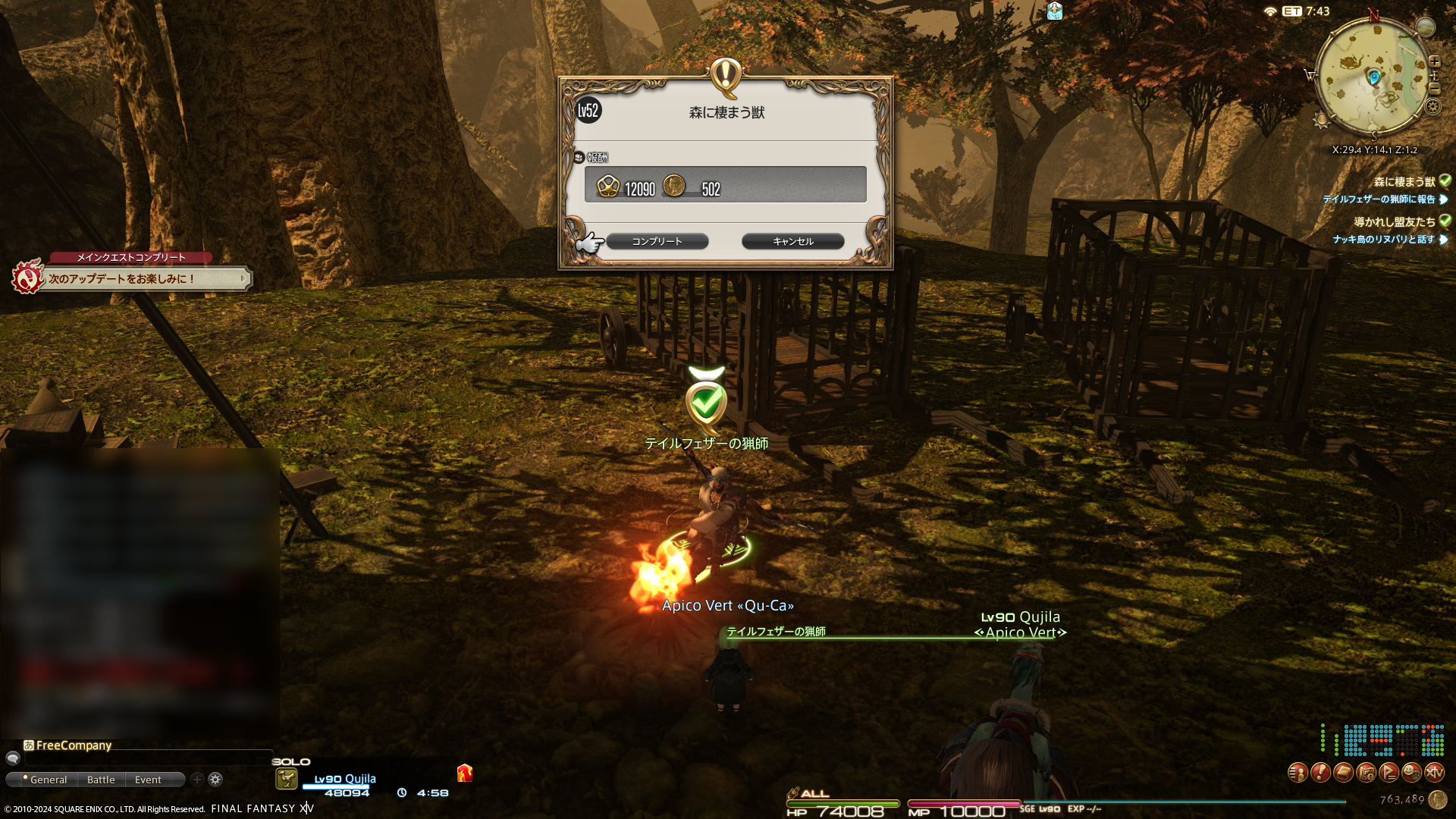Viewport: 1456px width, 819px height.
Task: Open the System XIV menu icon
Action: pyautogui.click(x=1434, y=773)
